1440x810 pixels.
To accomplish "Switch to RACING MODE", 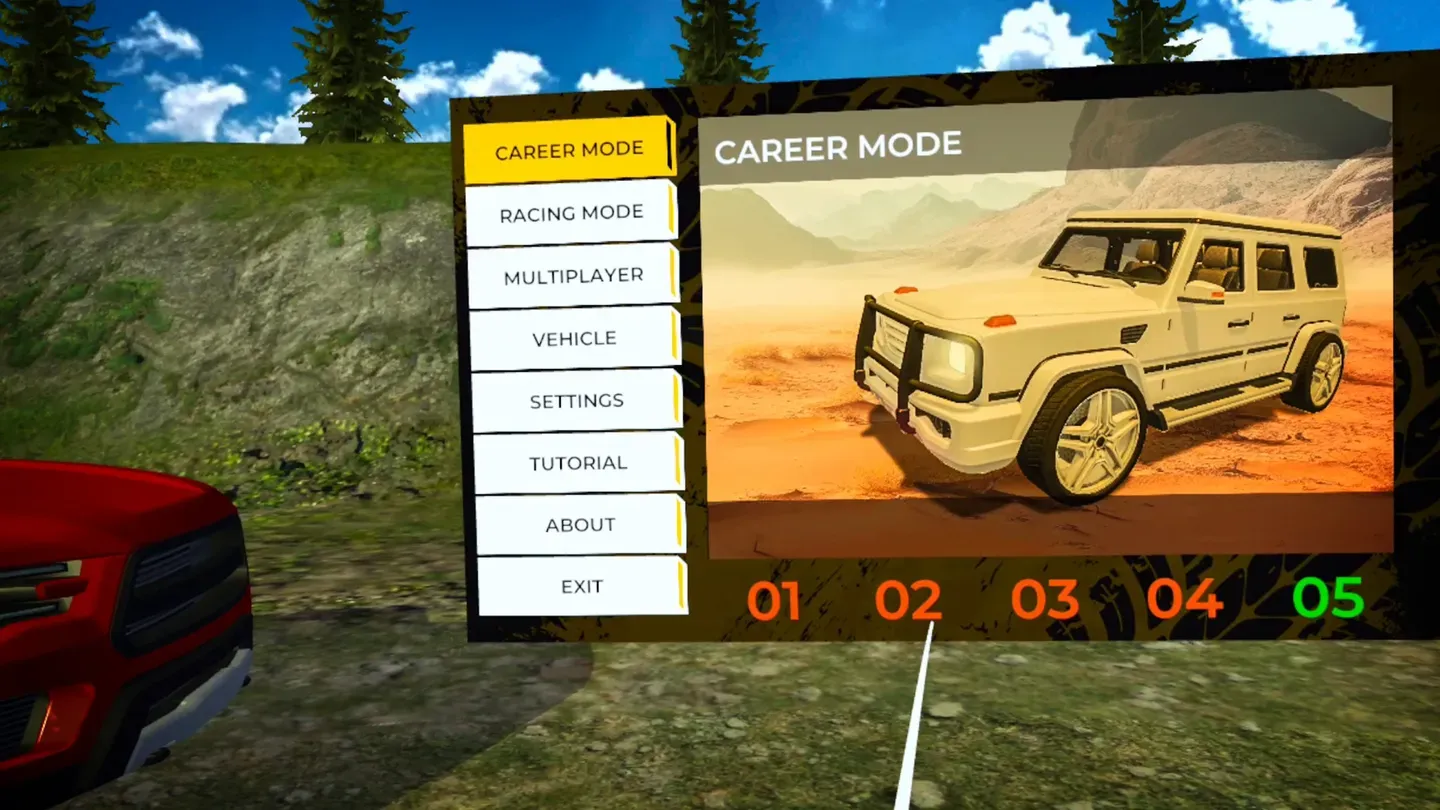I will pyautogui.click(x=570, y=211).
